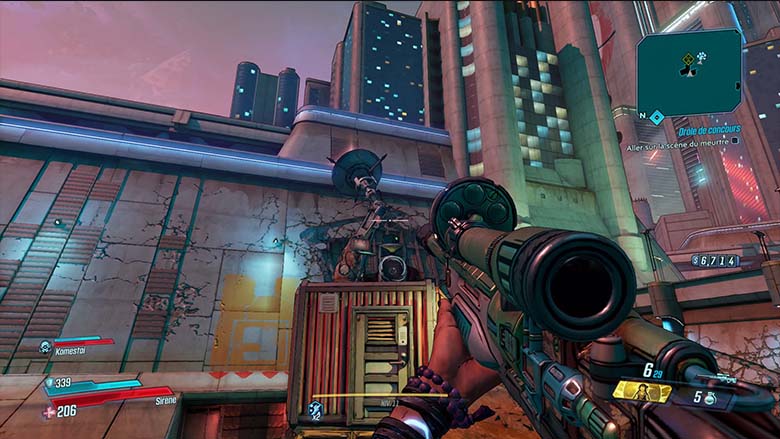This screenshot has width=780, height=439.
Task: Toggle the Aller sur la scène objective checkbox
Action: pos(735,141)
